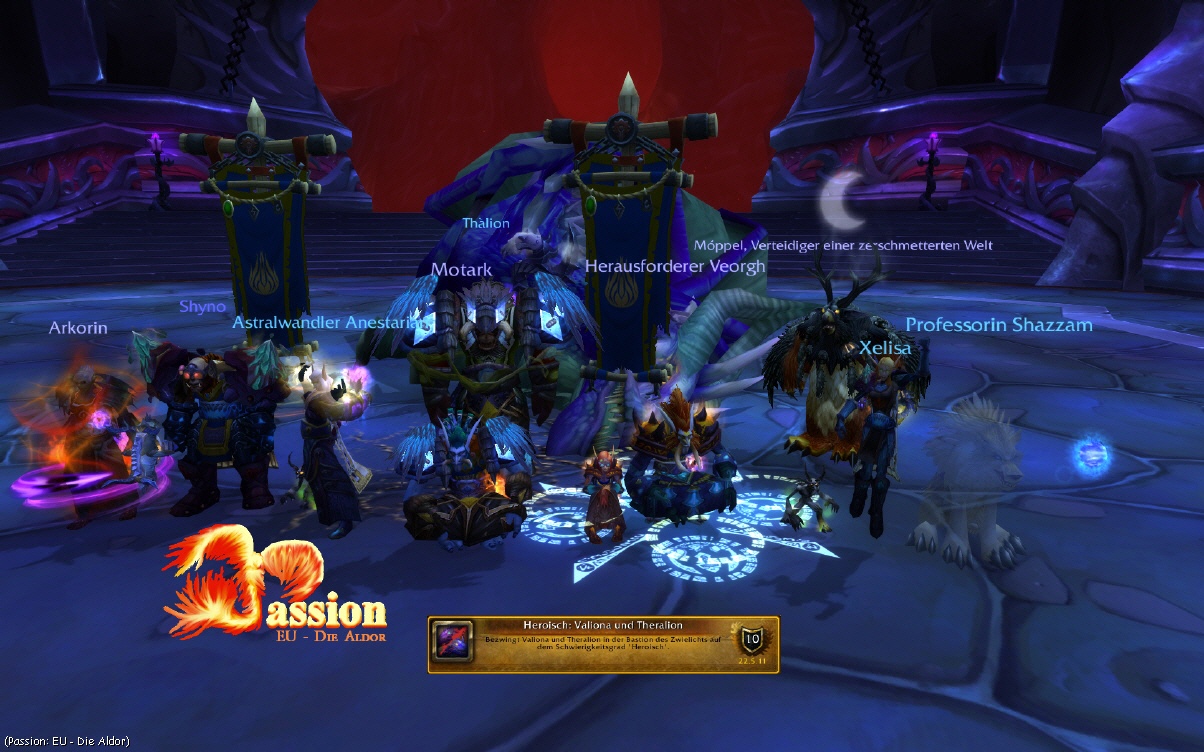Viewport: 1204px width, 752px height.
Task: Open the Heroisch: Valiona und Theralion achievement popup
Action: coord(603,644)
